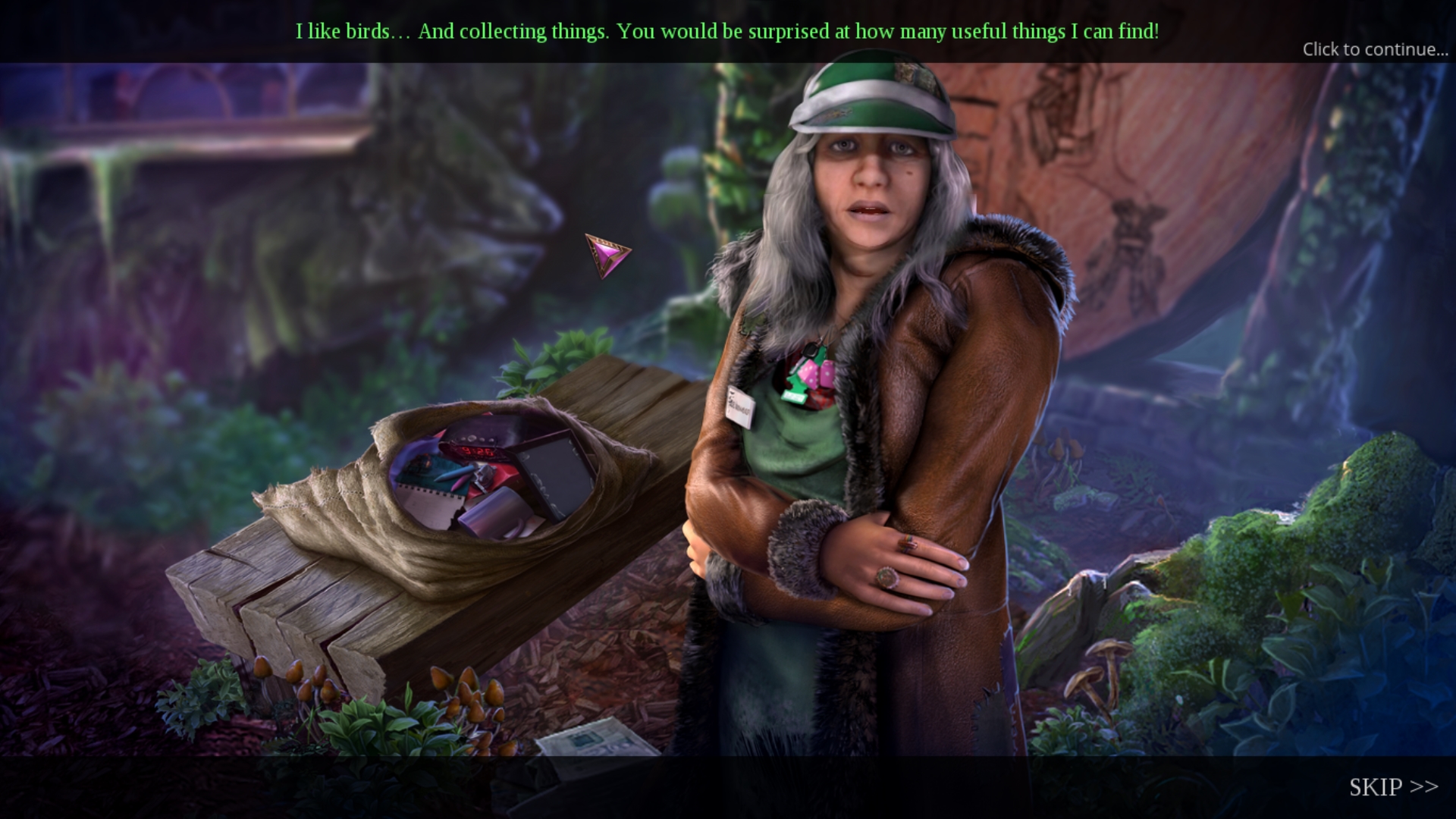Viewport: 1456px width, 819px height.
Task: Click the green dialogue text about birds
Action: click(727, 32)
